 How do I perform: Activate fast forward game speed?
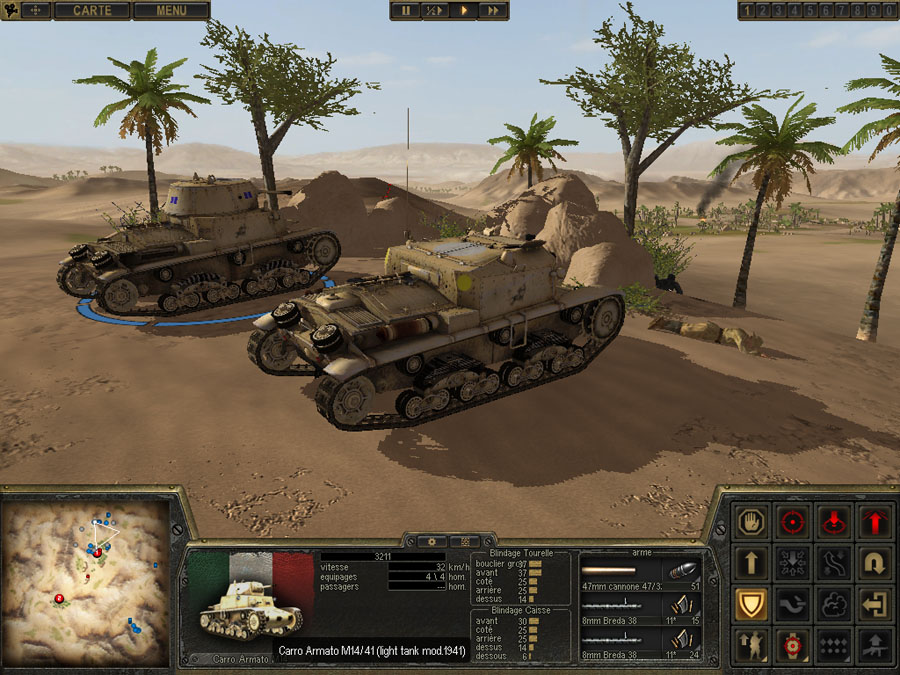(x=493, y=11)
